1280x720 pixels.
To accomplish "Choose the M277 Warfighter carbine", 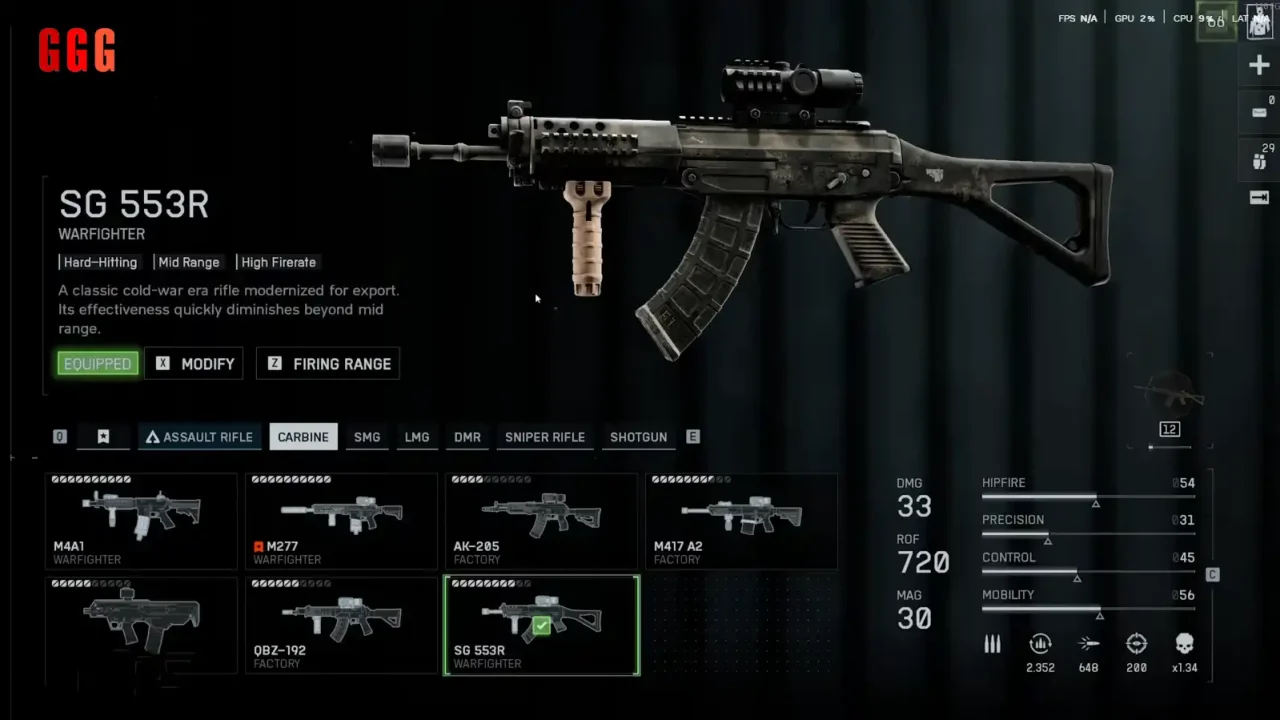I will 341,521.
